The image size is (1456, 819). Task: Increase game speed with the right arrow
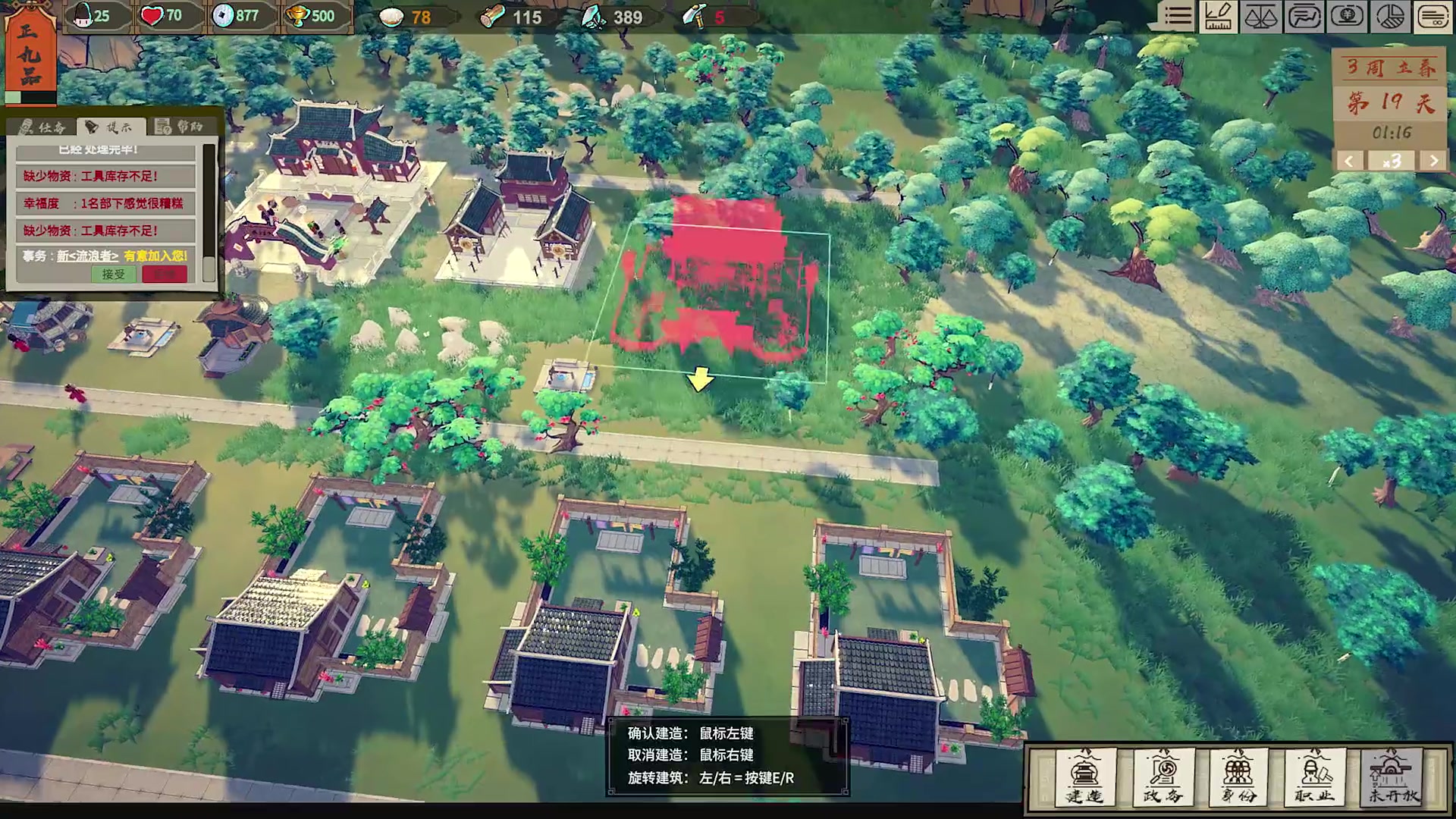click(x=1433, y=161)
